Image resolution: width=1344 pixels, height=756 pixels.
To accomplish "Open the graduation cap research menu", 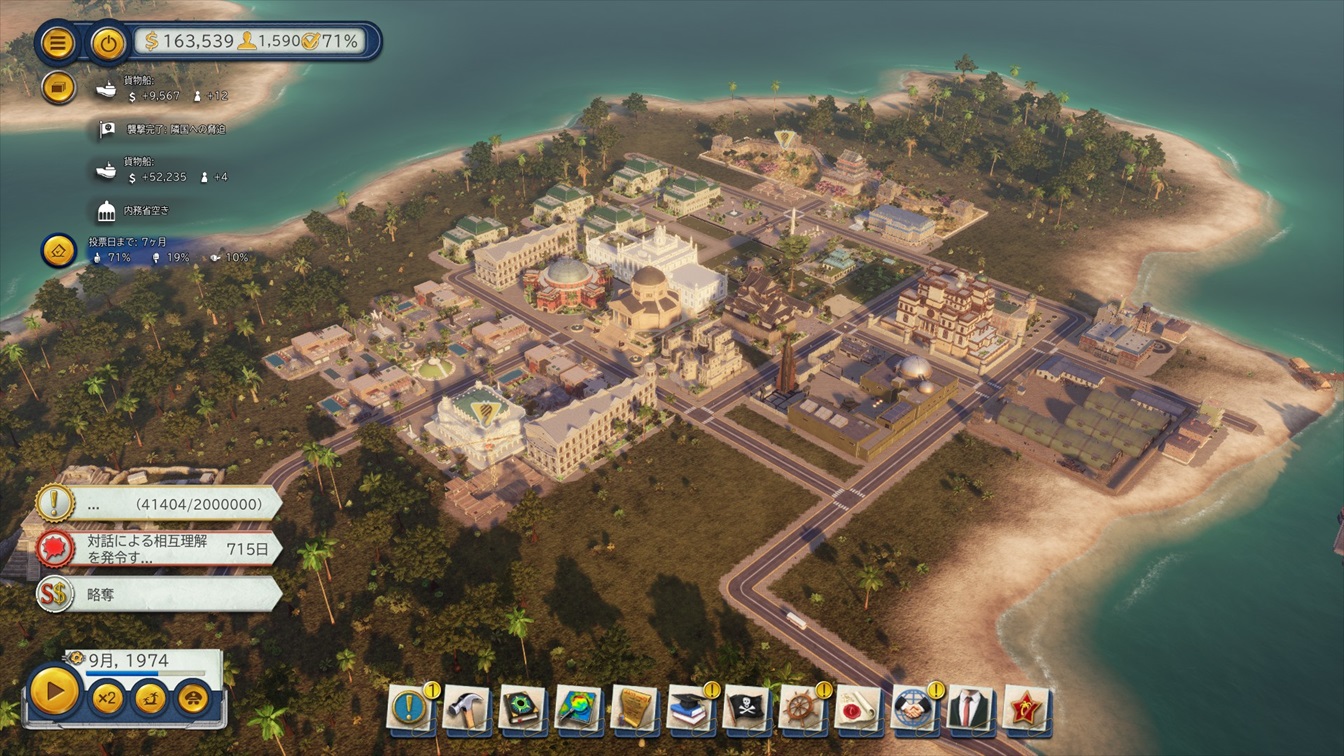I will point(690,708).
